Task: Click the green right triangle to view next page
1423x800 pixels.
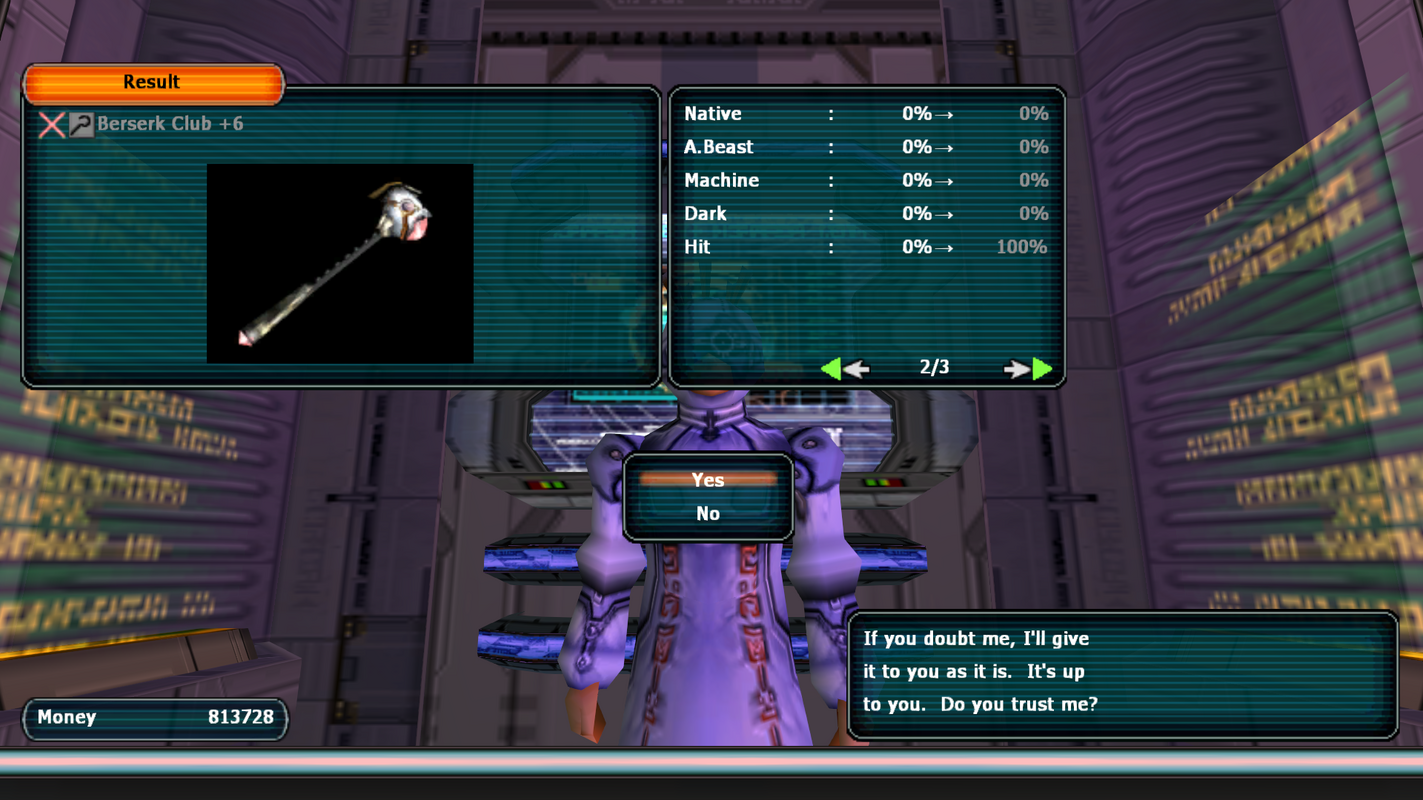Action: click(1042, 368)
